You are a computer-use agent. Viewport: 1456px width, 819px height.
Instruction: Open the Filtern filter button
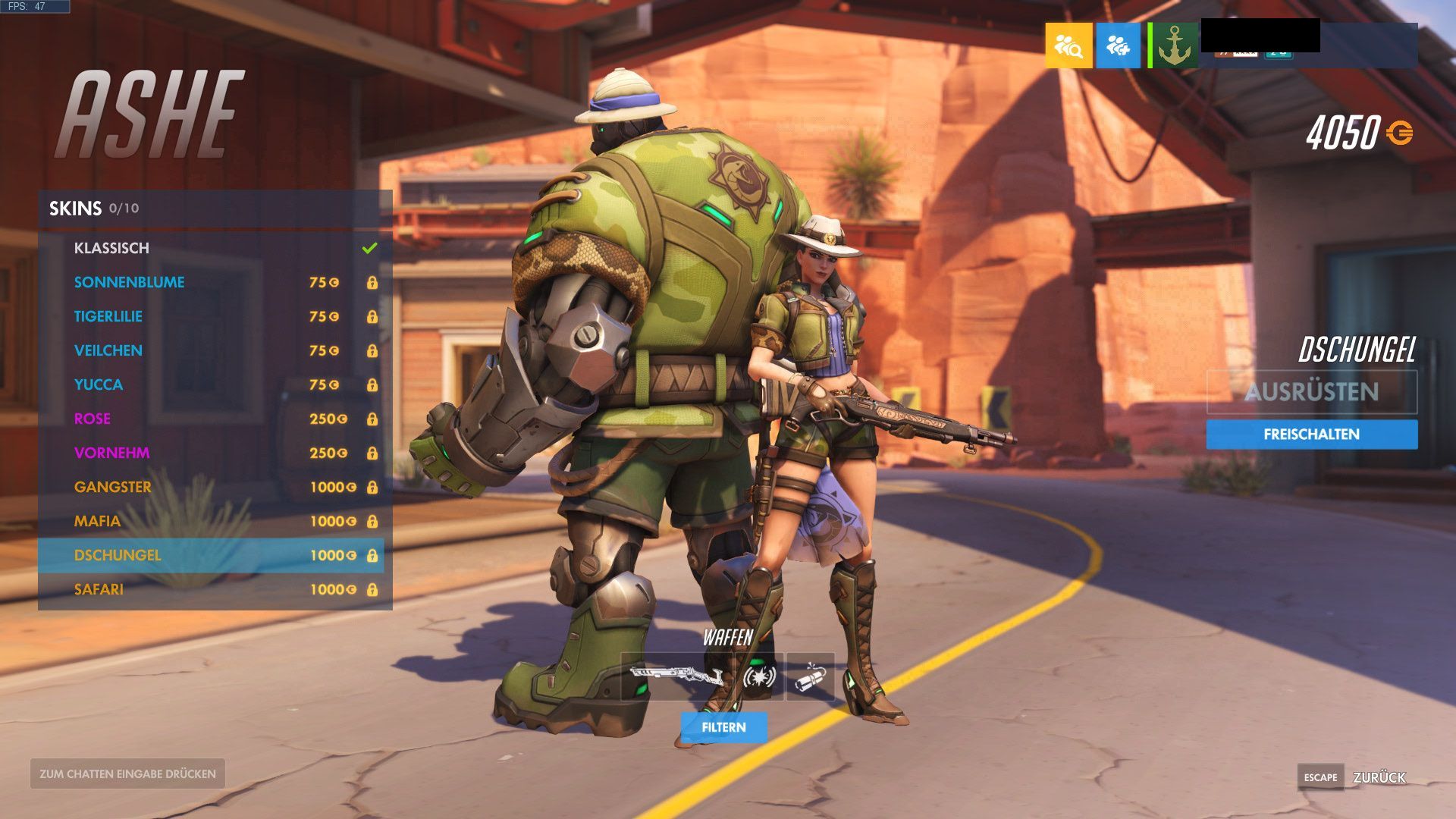723,727
